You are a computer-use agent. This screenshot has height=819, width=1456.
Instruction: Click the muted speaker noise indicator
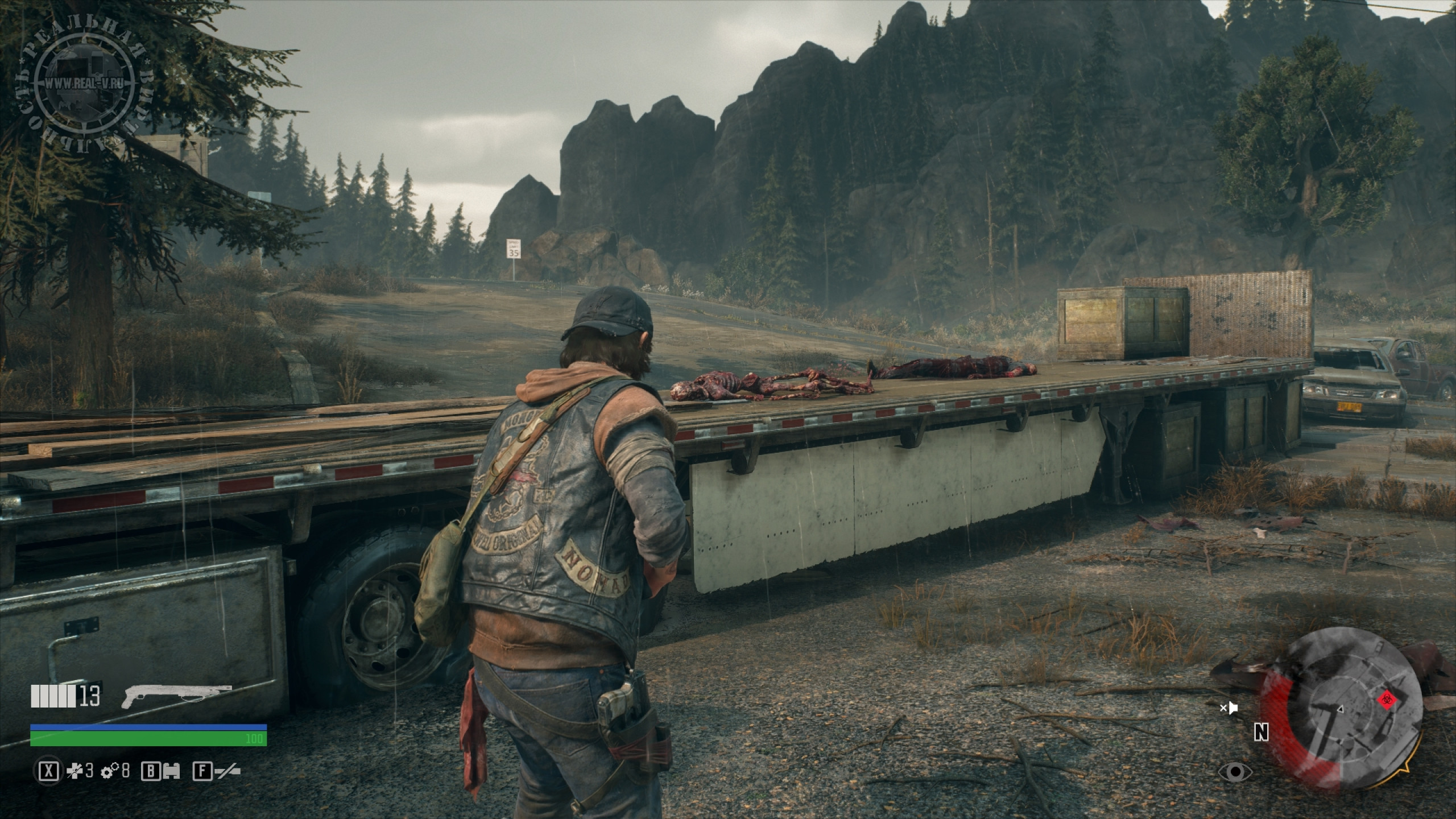1229,708
